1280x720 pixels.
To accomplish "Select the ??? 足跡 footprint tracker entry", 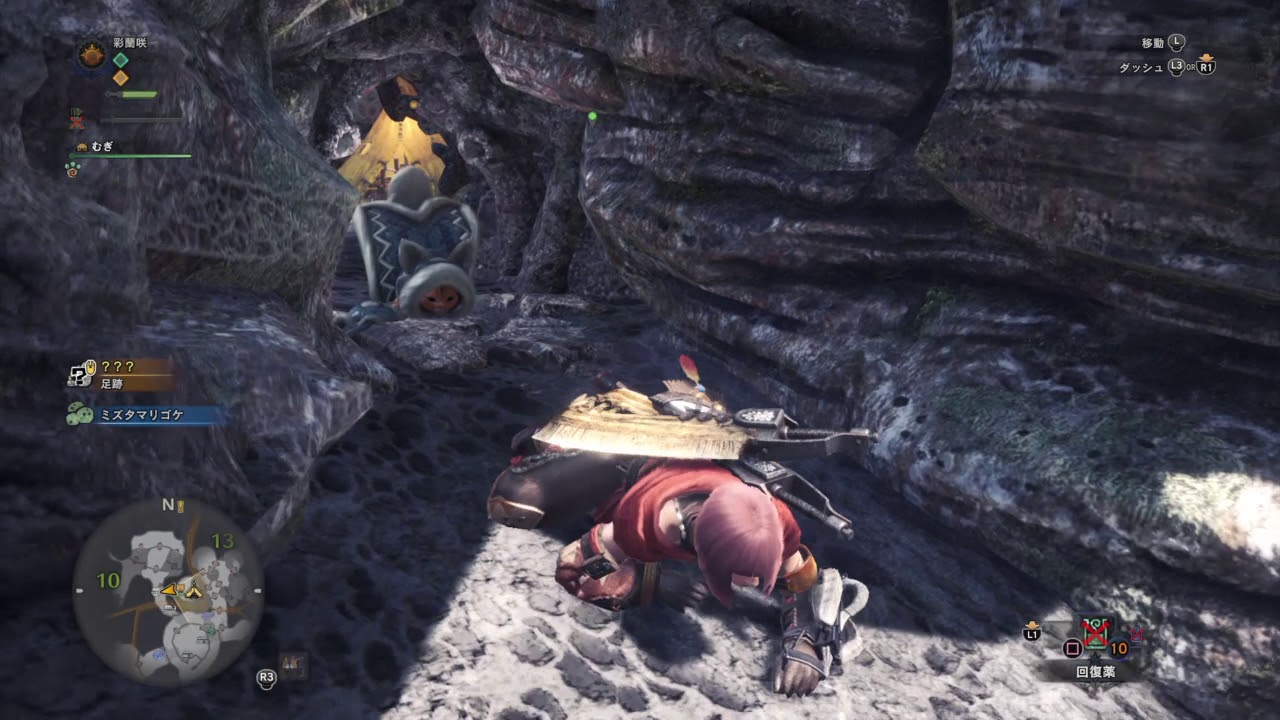I will (x=118, y=373).
